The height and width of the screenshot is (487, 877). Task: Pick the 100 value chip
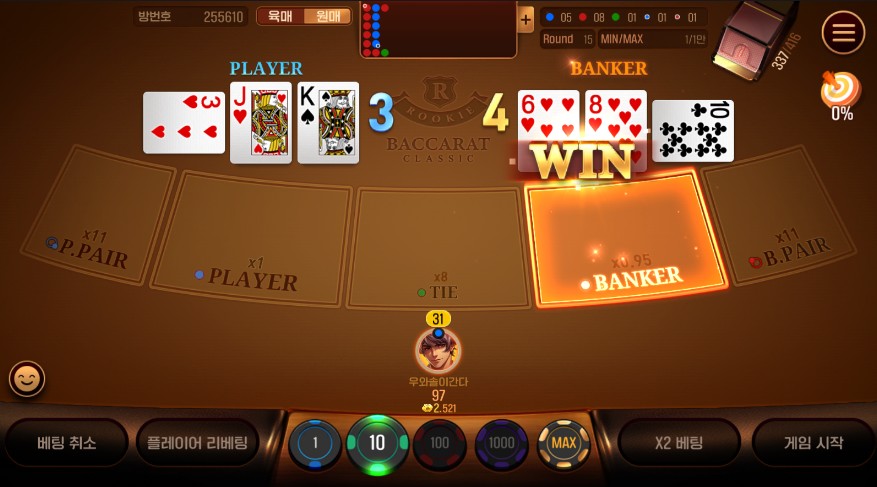click(439, 443)
